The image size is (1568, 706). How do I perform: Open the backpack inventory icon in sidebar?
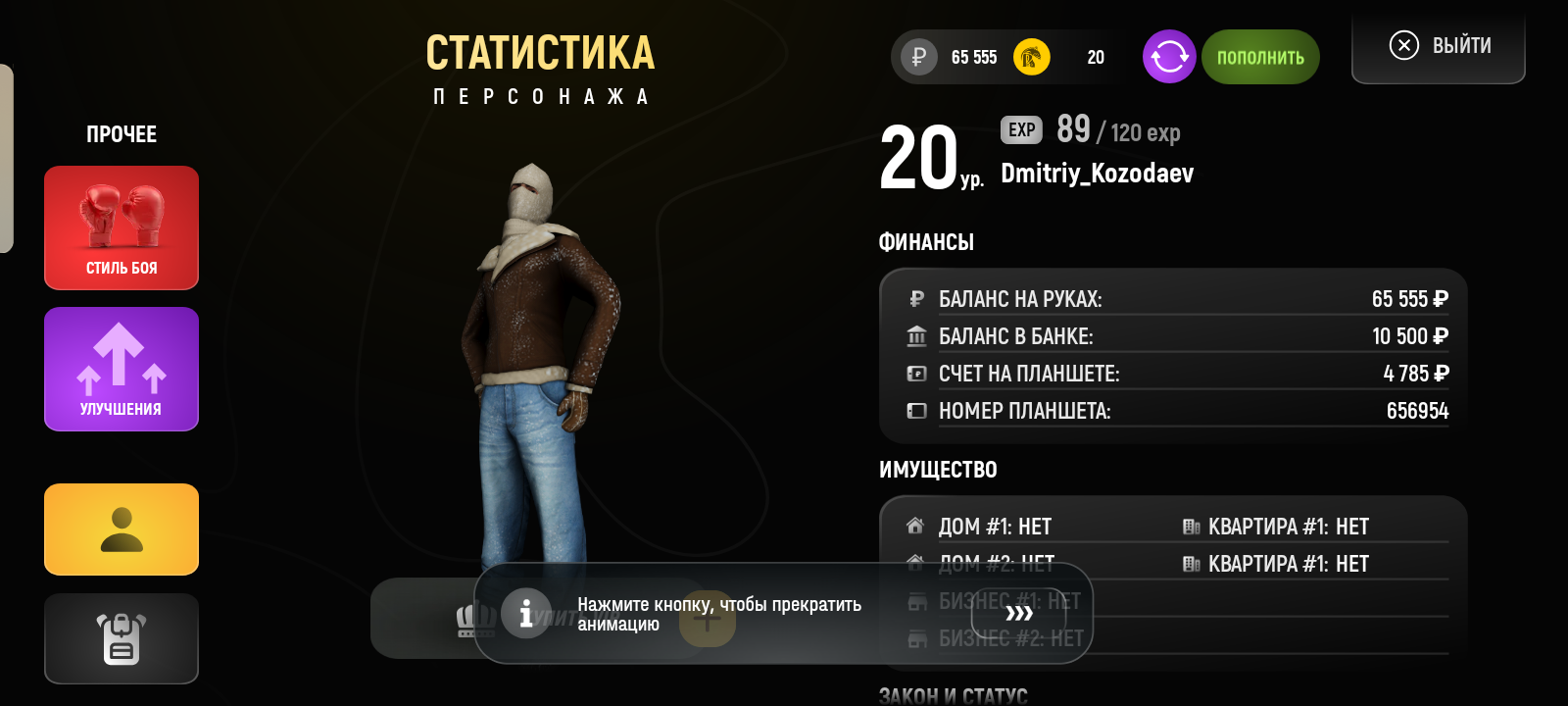(121, 638)
